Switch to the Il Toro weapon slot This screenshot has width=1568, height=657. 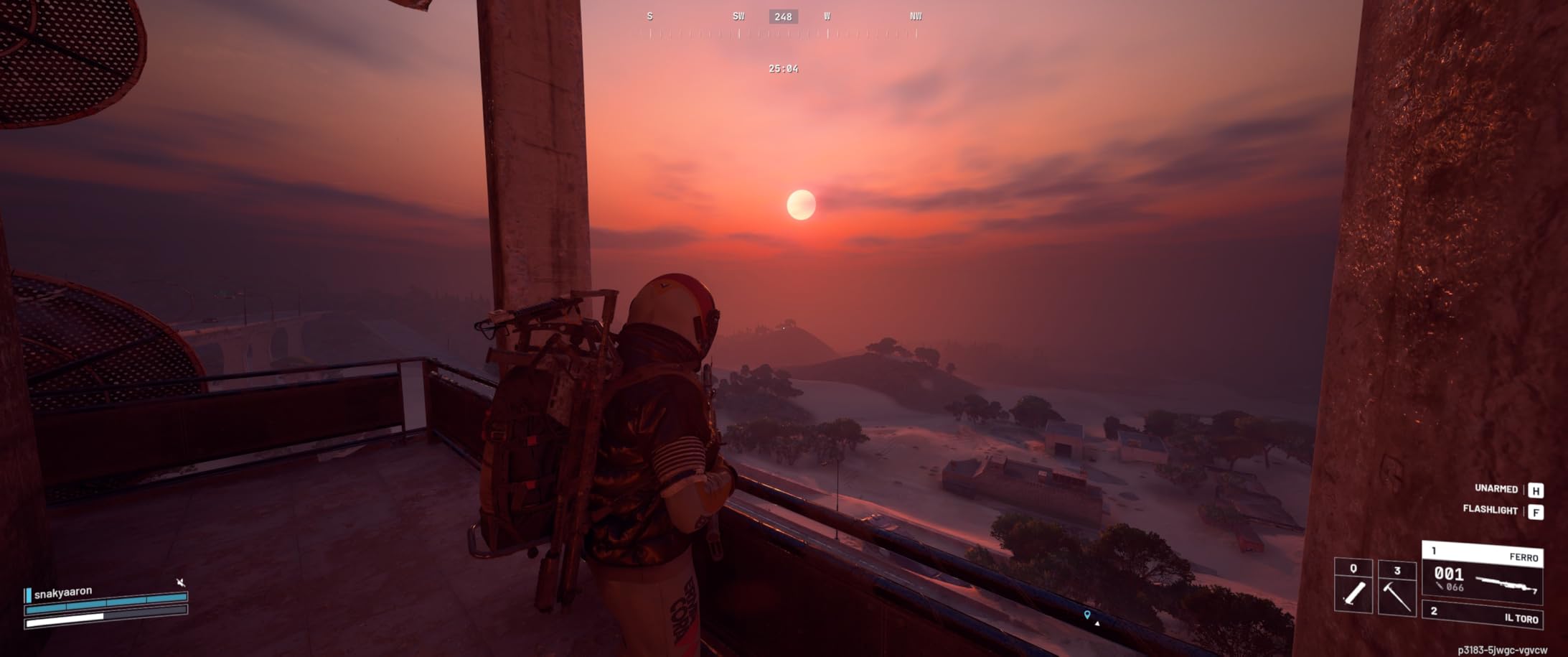[1482, 616]
